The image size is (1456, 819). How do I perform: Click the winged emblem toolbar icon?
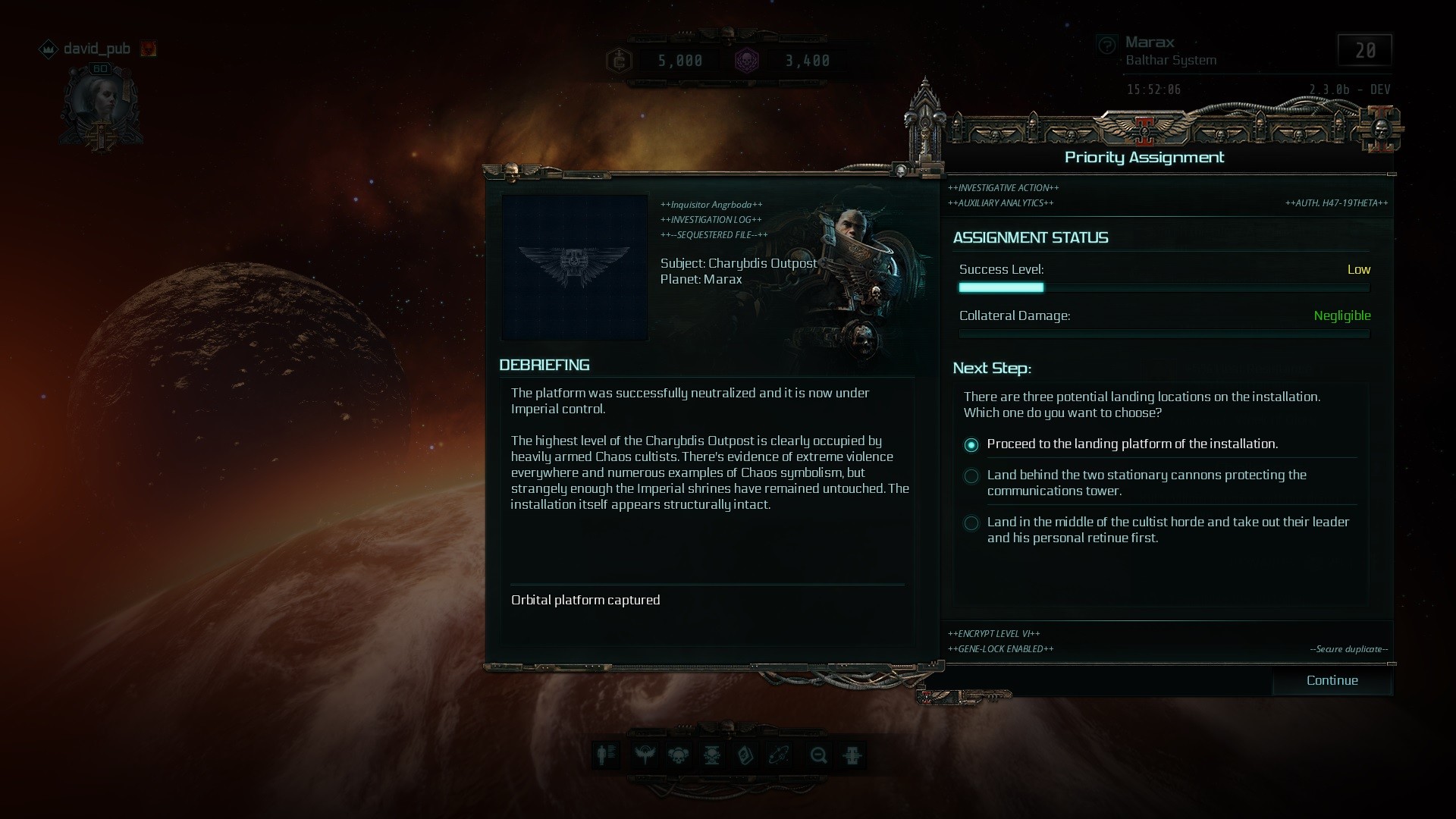click(x=645, y=755)
